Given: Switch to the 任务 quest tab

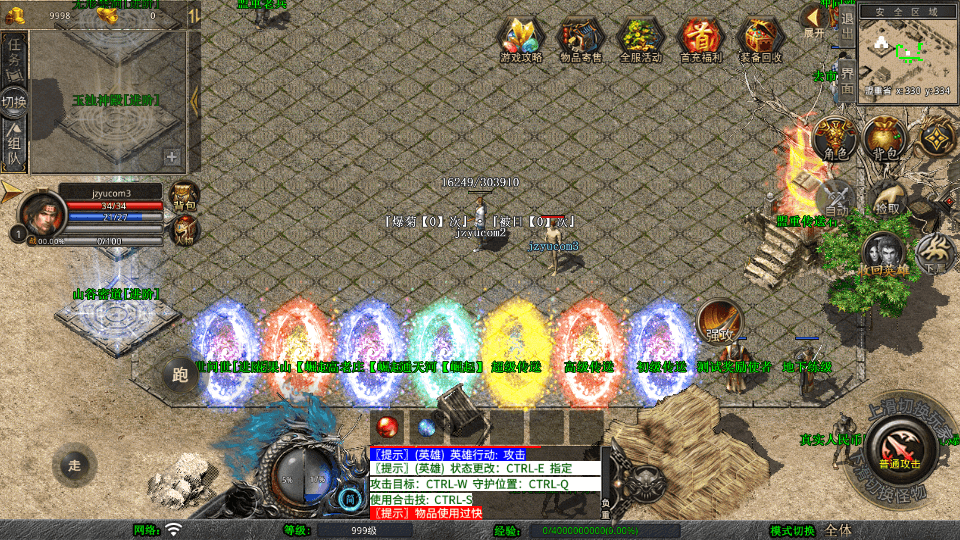Looking at the screenshot, I should coord(14,53).
